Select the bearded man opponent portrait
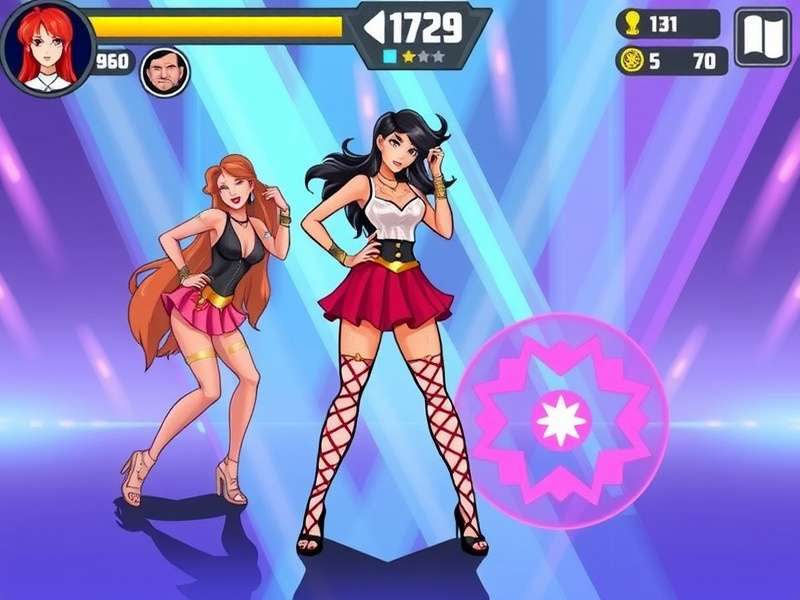800x600 pixels. [x=164, y=72]
